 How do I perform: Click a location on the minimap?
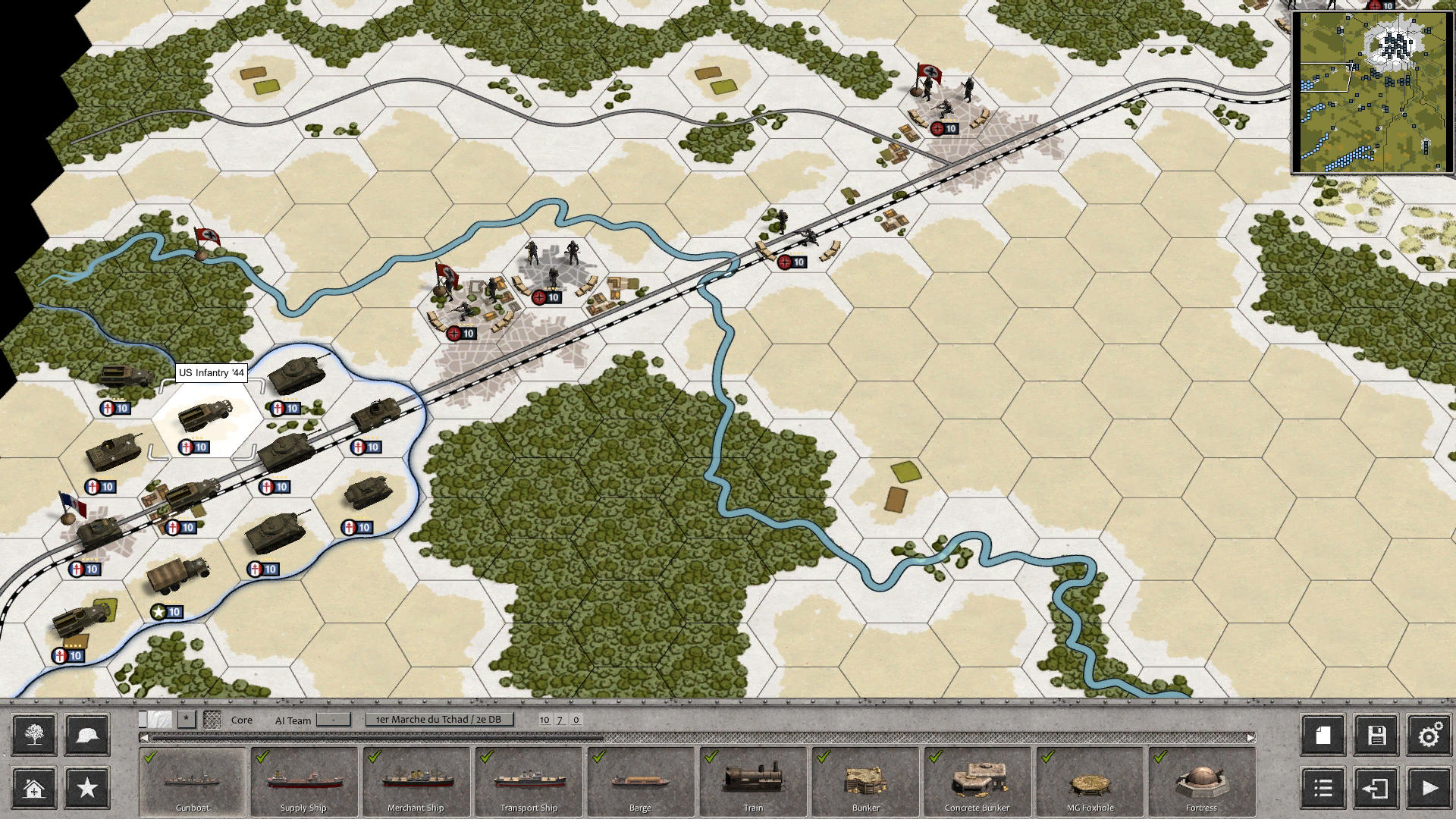tap(1373, 91)
